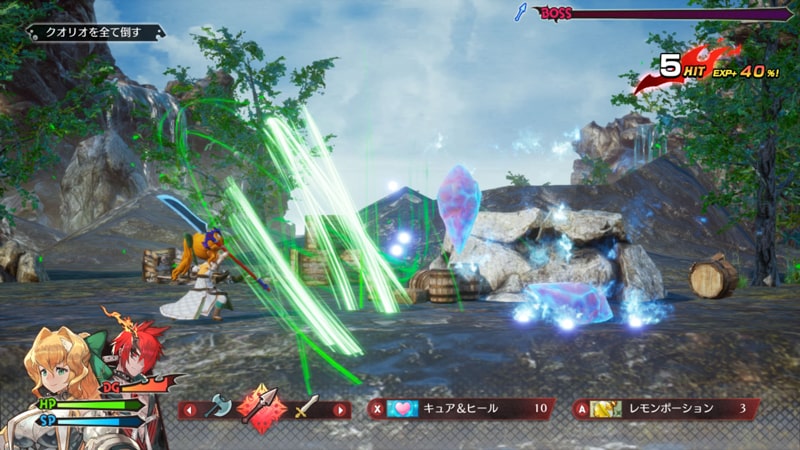Select the axe weapon icon
Viewport: 800px width, 450px height.
tap(218, 408)
